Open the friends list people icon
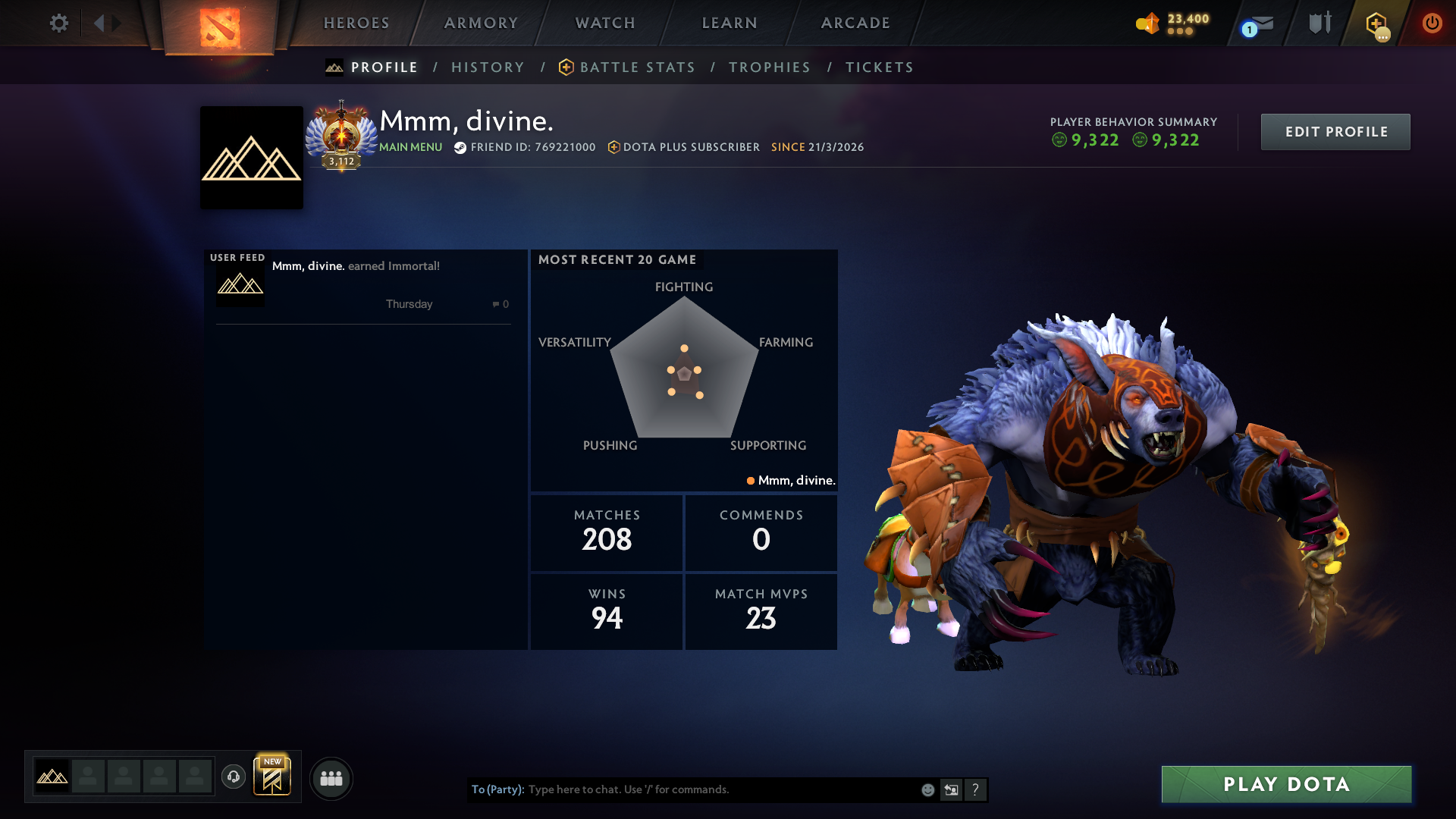 (331, 778)
